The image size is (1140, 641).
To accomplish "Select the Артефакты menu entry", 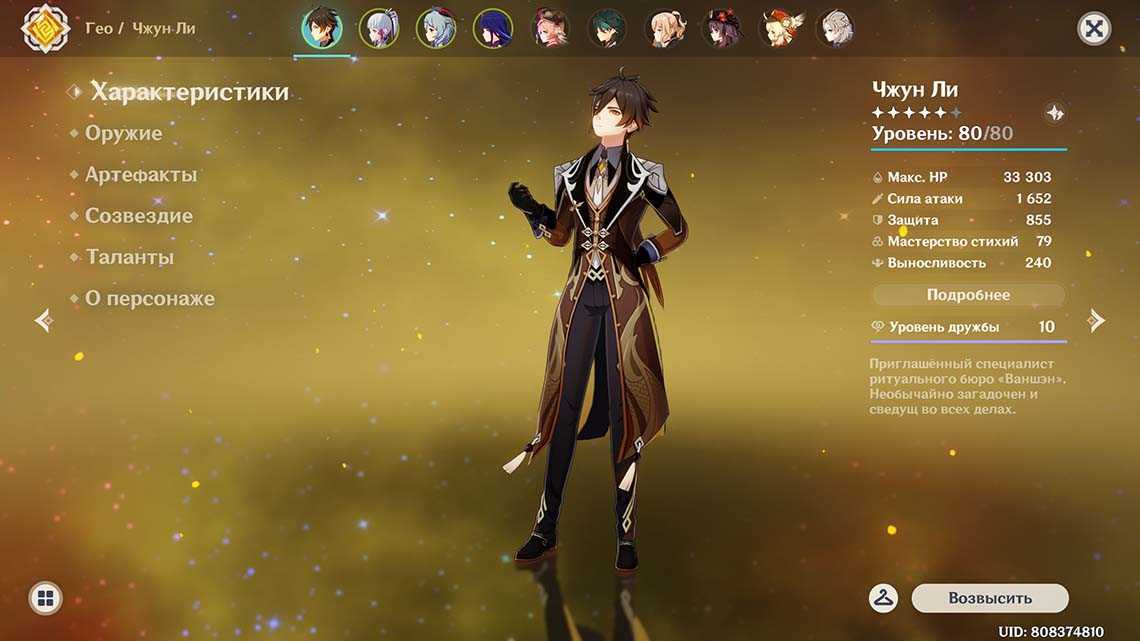I will (140, 175).
